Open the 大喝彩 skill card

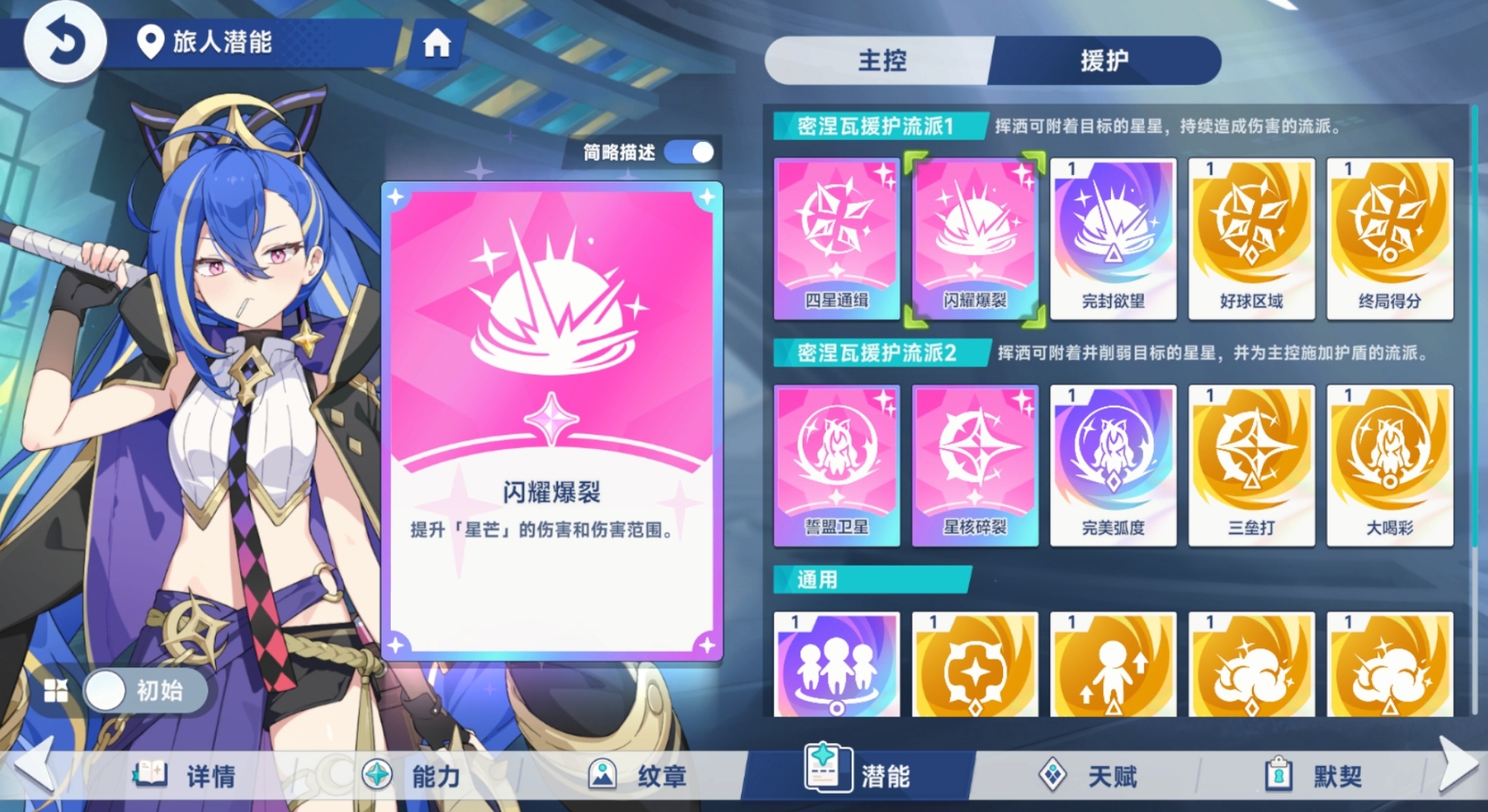click(x=1390, y=464)
